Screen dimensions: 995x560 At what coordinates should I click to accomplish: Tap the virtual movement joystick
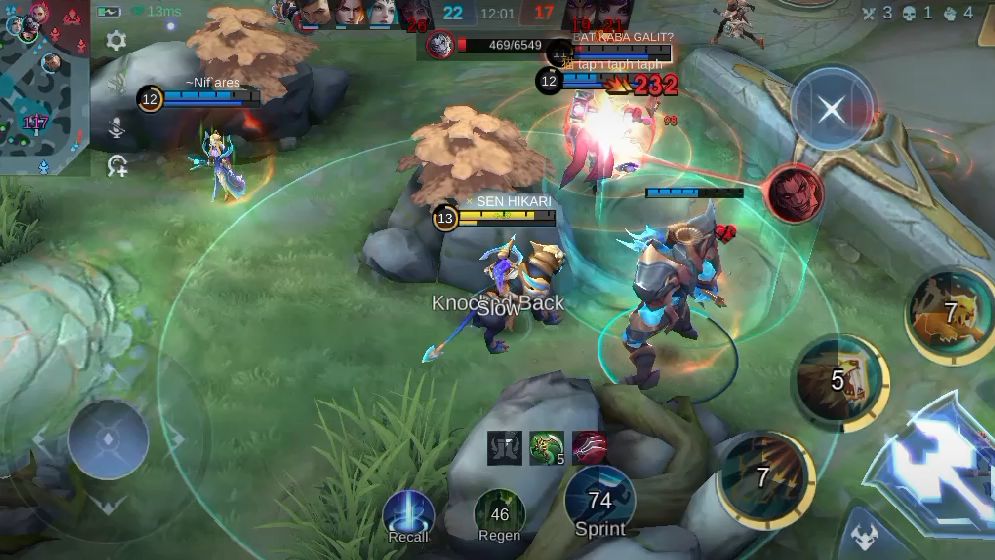[x=108, y=439]
